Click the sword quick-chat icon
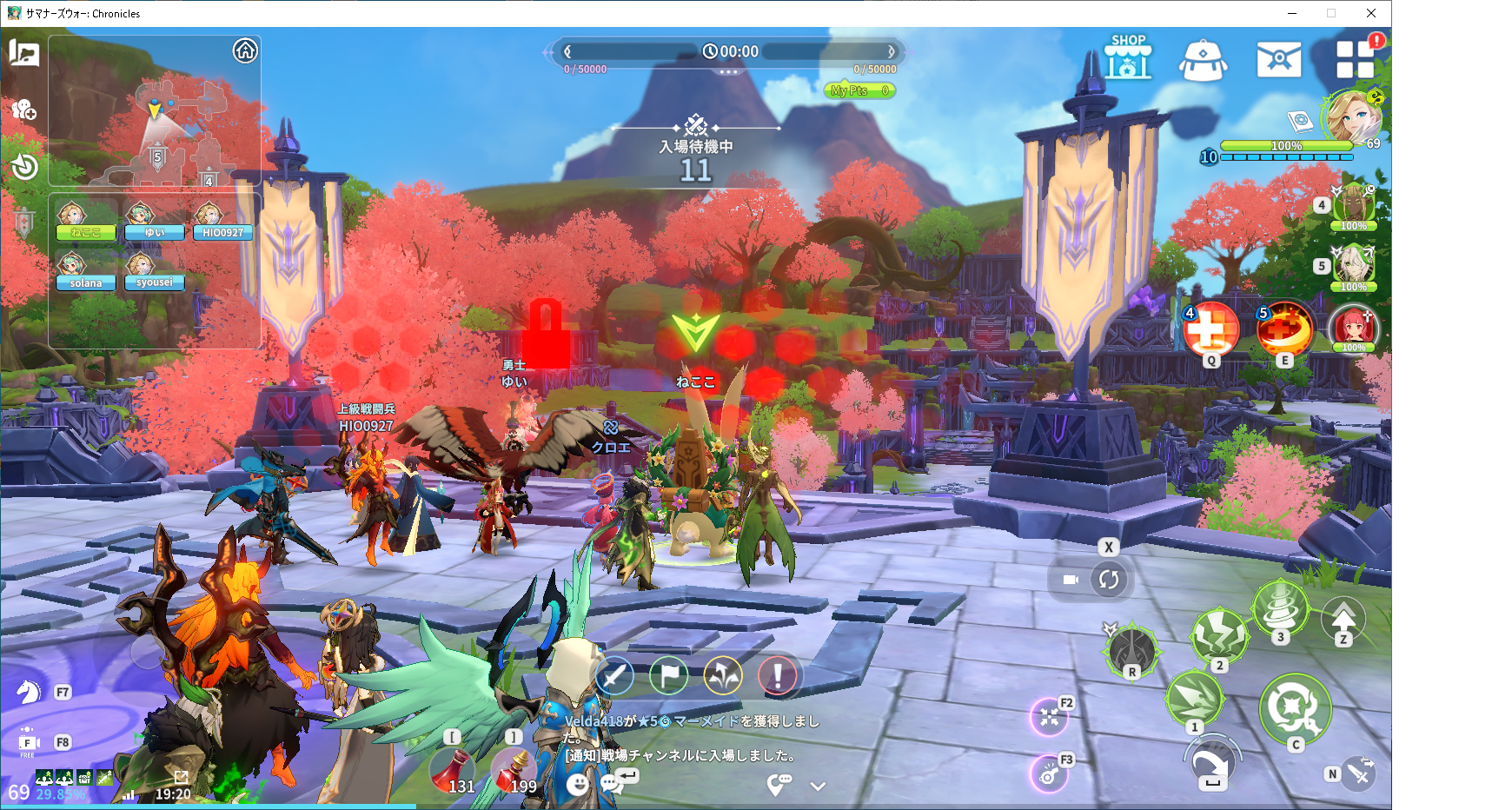This screenshot has height=810, width=1512. (x=614, y=675)
